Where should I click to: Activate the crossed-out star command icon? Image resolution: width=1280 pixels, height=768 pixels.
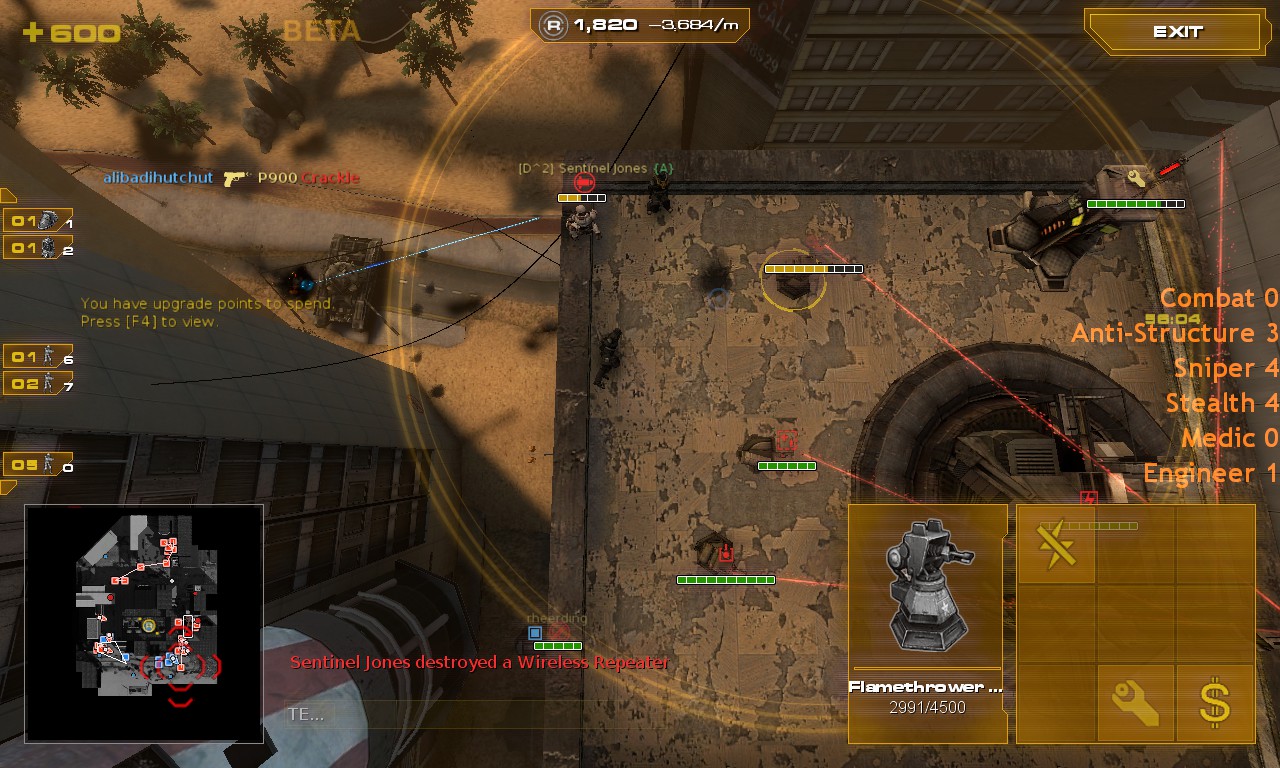(x=1056, y=545)
